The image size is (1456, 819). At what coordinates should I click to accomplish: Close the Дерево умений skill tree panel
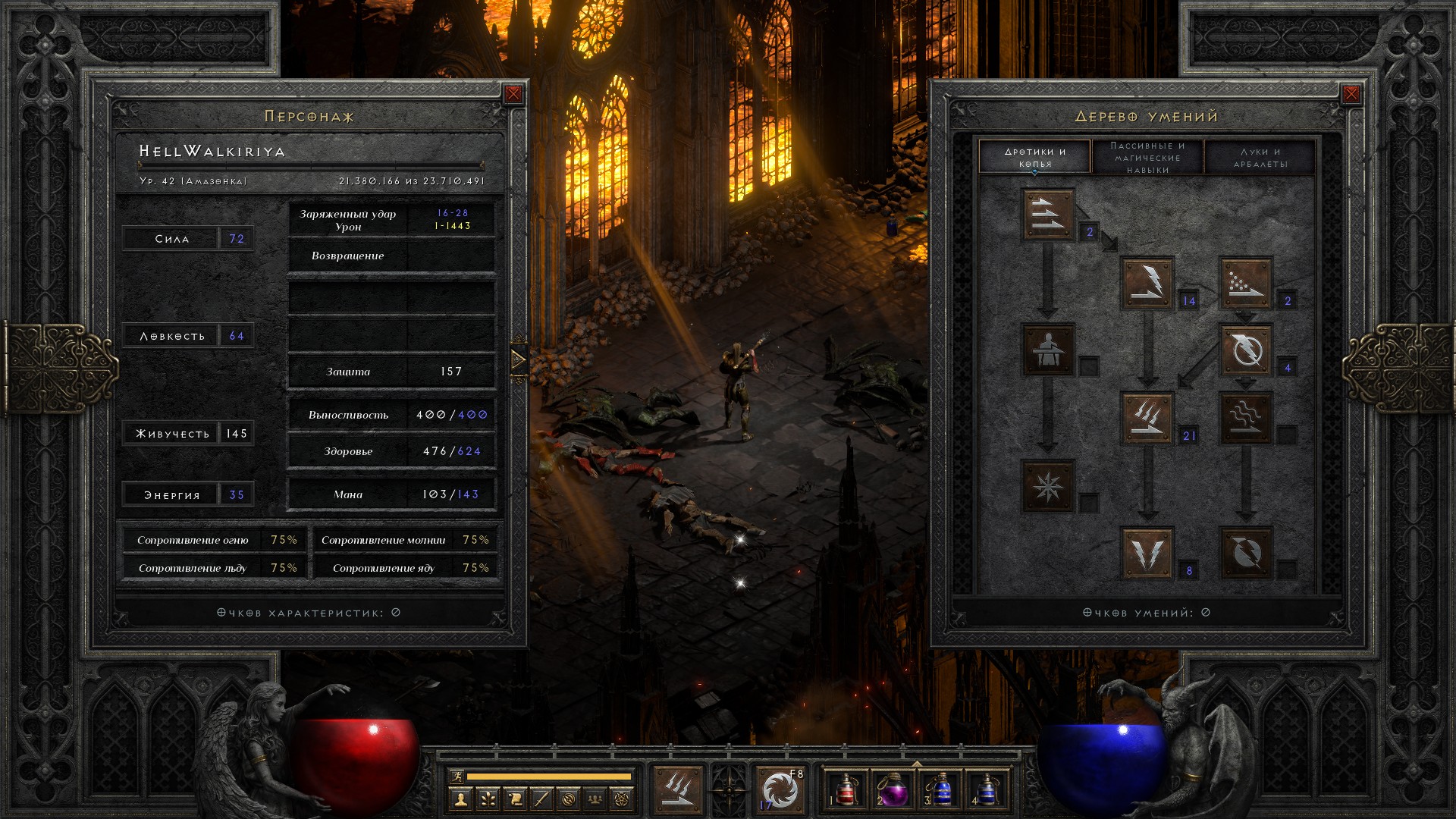tap(1351, 94)
